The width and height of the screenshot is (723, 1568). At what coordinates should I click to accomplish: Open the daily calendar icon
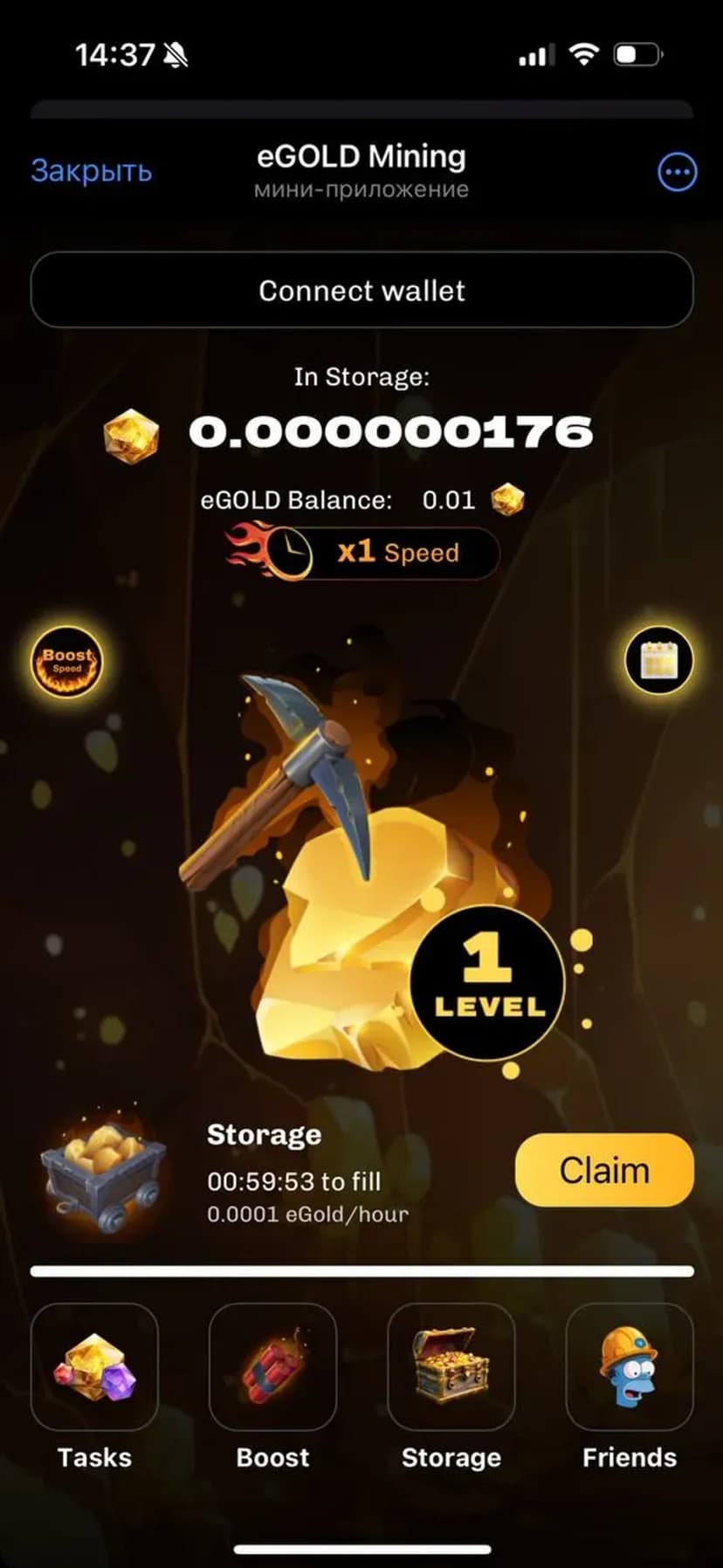(659, 660)
